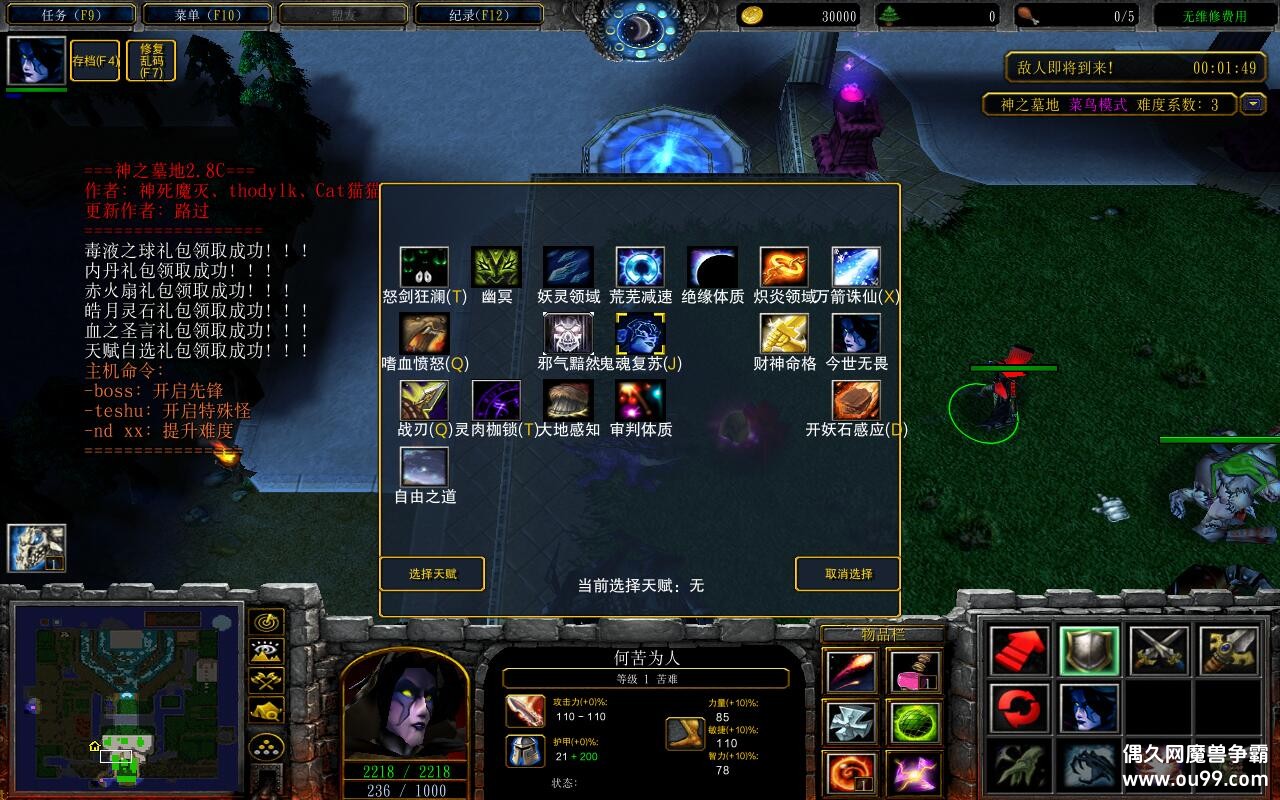This screenshot has height=800, width=1280.
Task: Select the 财神命格 talent icon
Action: [x=784, y=334]
